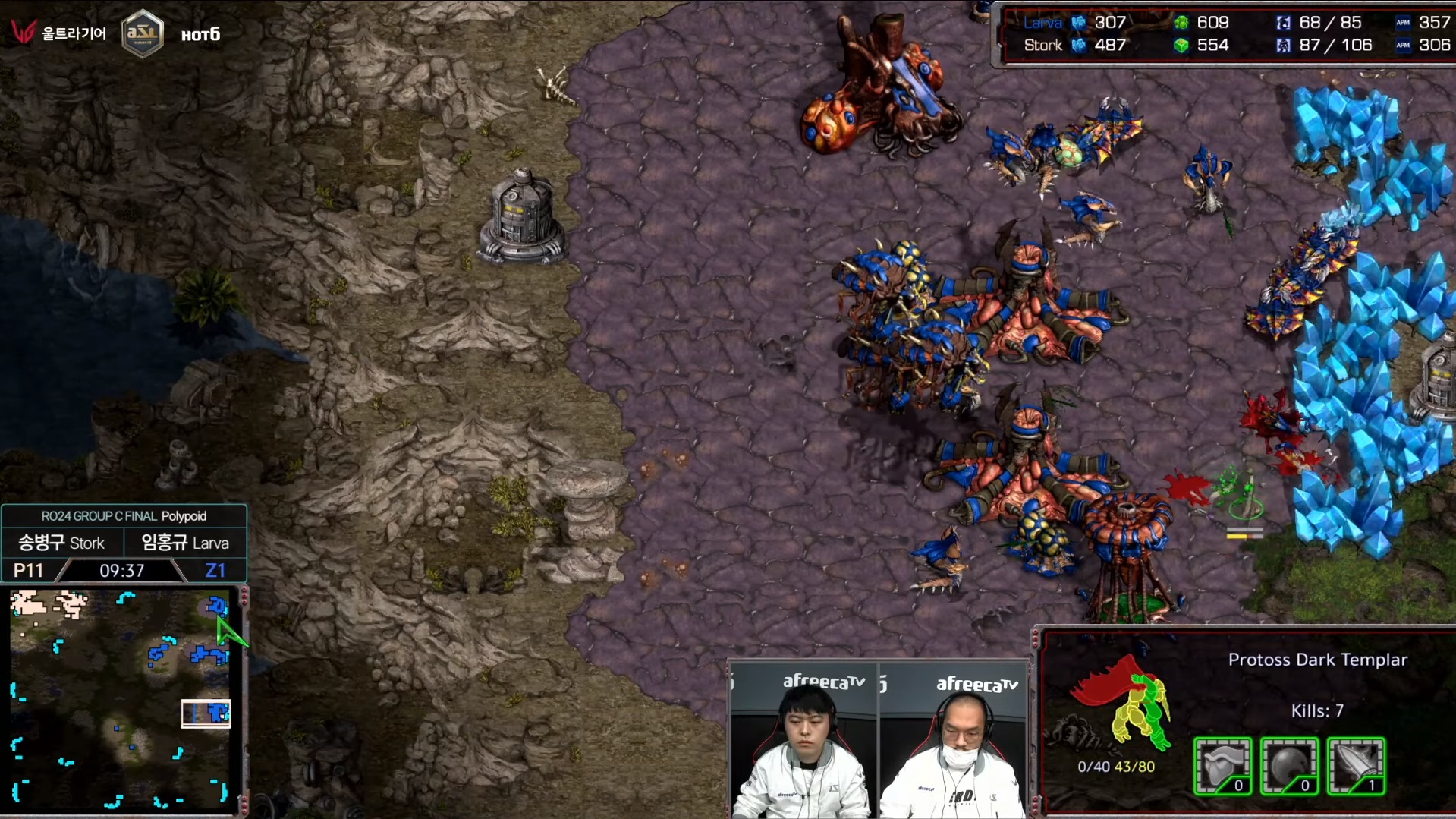
Task: Click Larva's name in the resource bar
Action: [1042, 23]
